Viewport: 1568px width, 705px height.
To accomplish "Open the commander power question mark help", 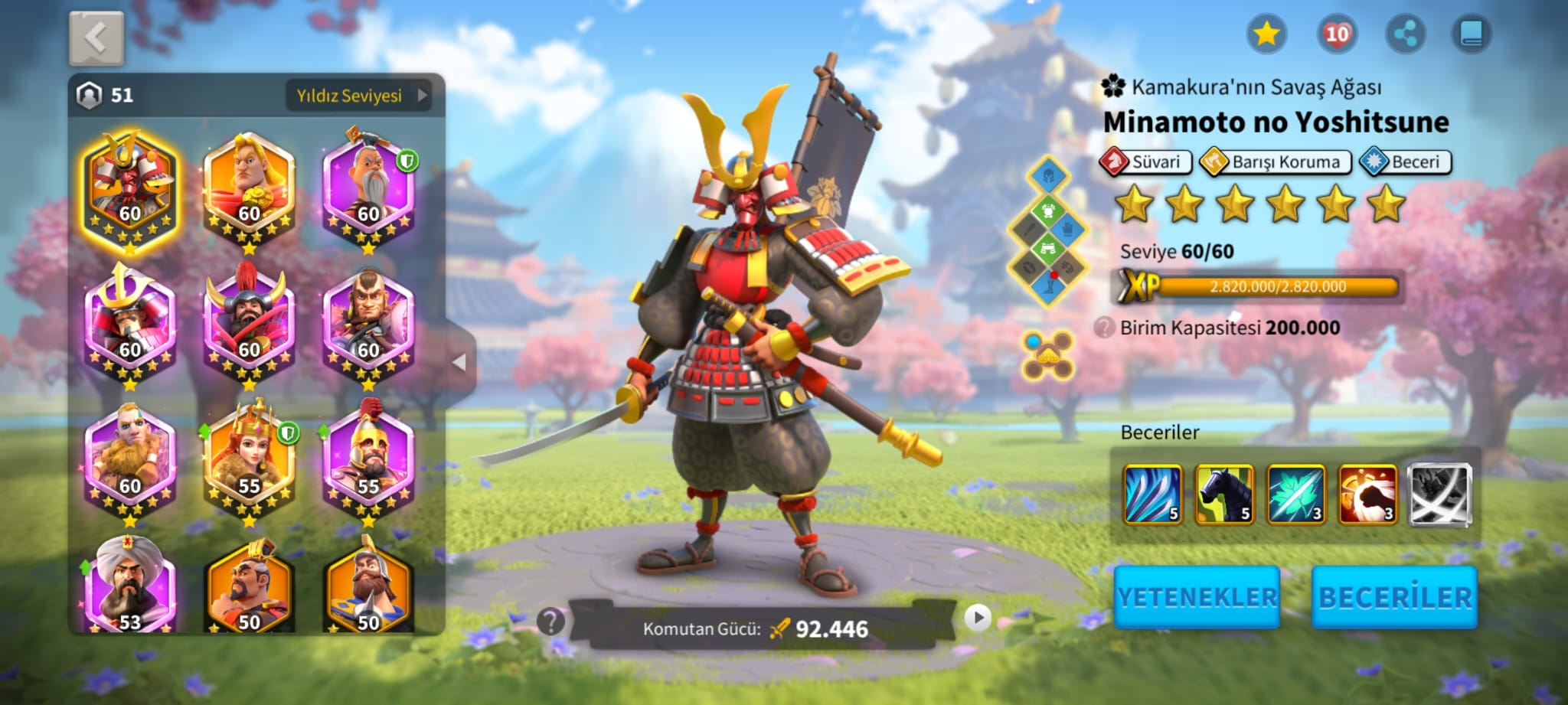I will (x=550, y=621).
